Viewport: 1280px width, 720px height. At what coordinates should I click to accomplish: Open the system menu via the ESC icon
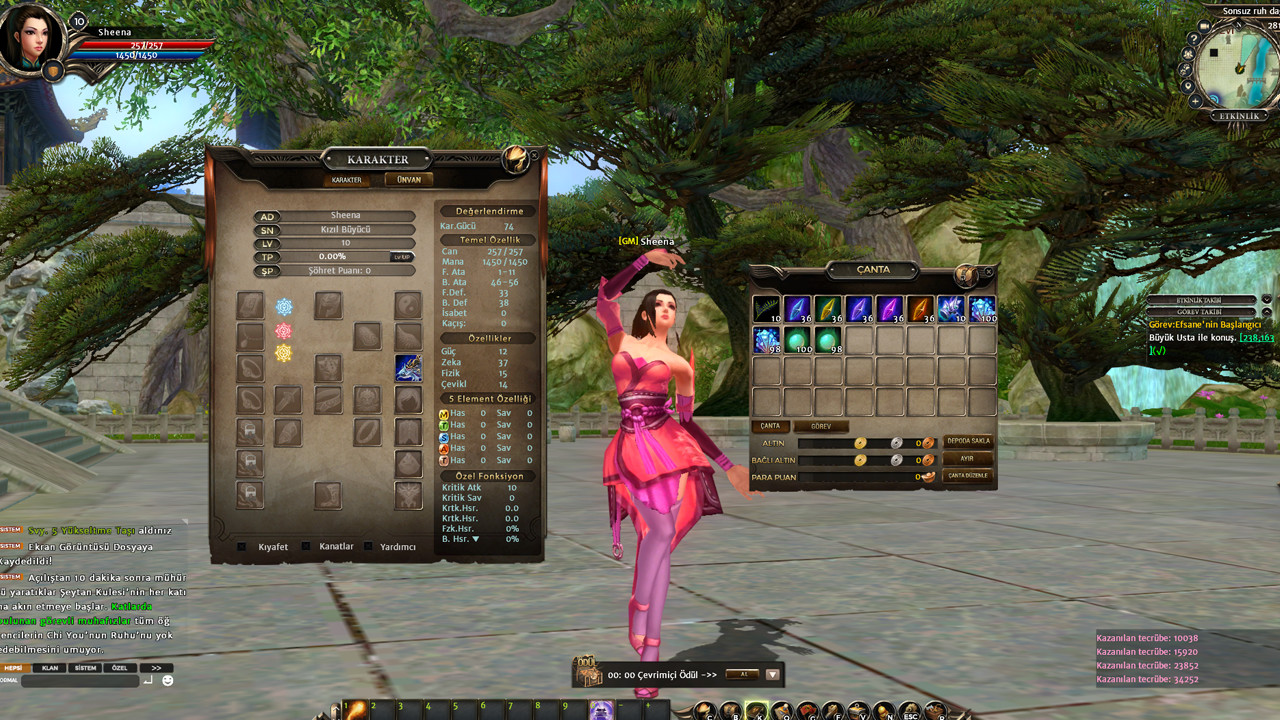coord(911,709)
